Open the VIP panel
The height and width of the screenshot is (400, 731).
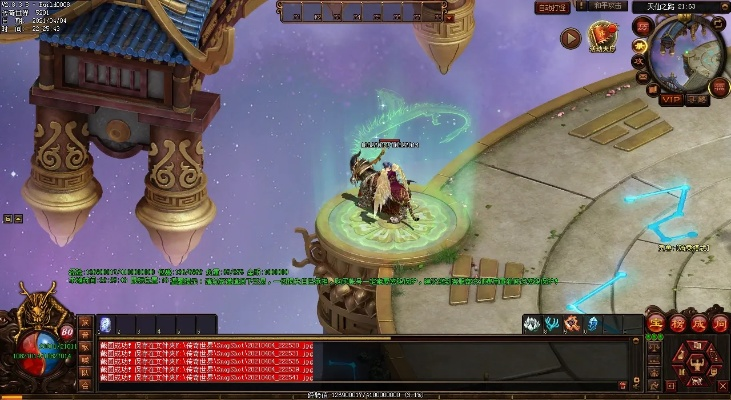tap(670, 99)
